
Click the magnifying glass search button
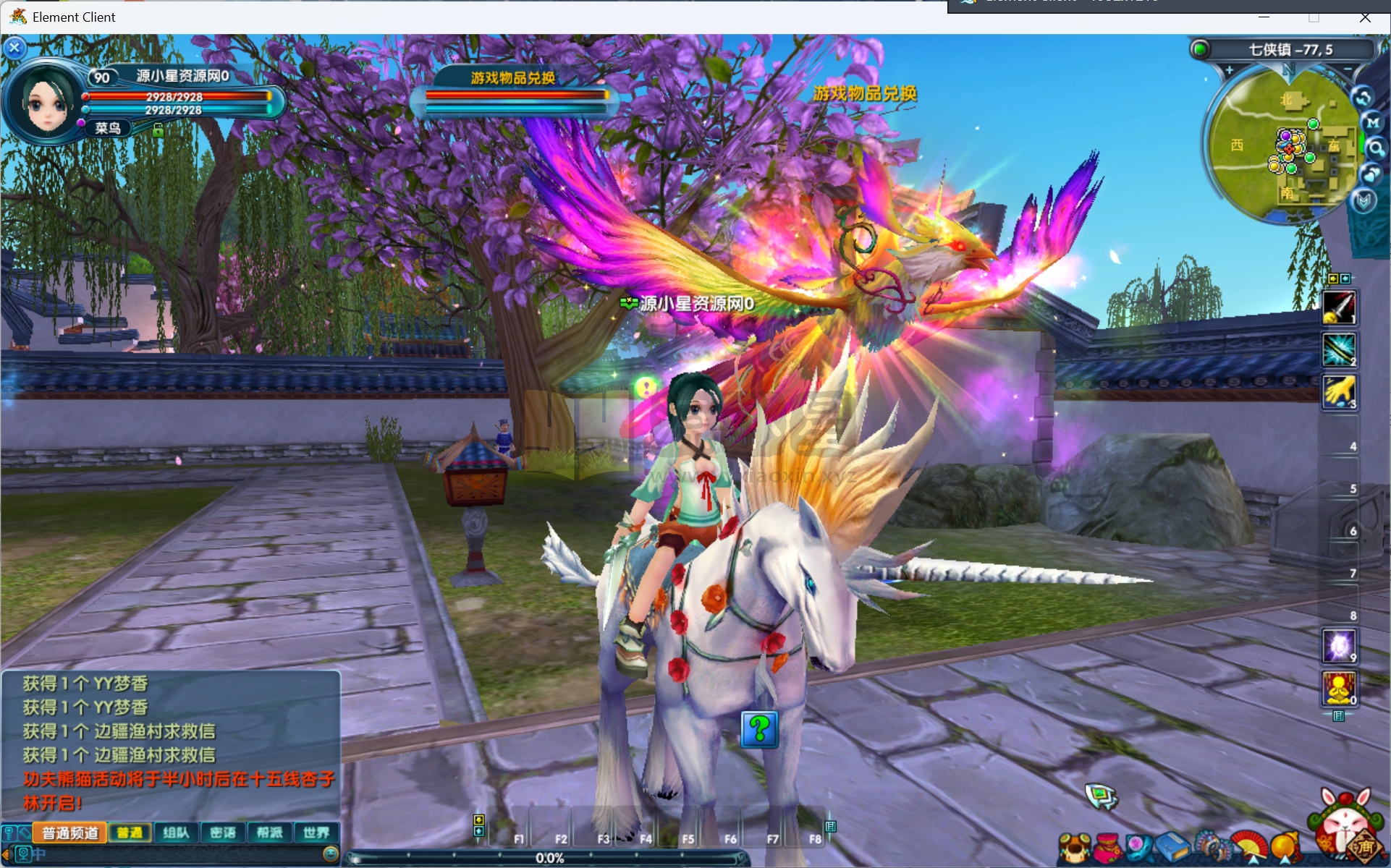click(1375, 149)
